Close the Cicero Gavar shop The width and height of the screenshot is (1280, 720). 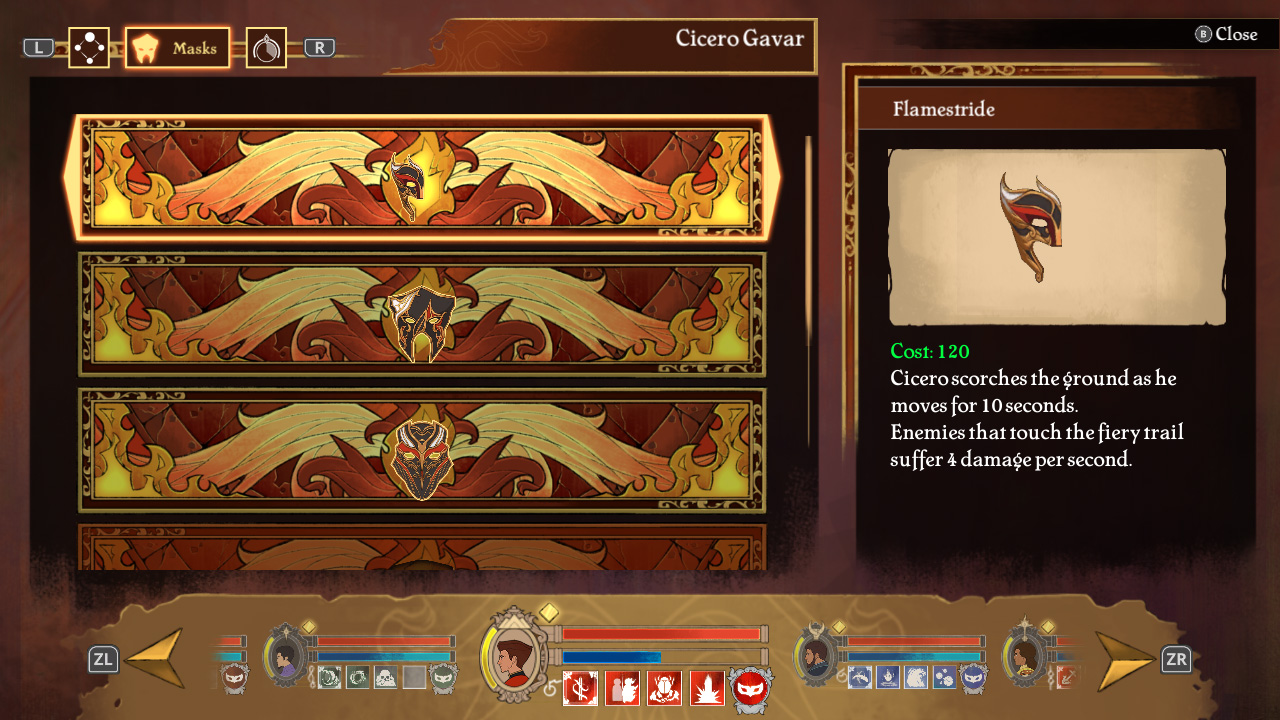click(x=1235, y=34)
